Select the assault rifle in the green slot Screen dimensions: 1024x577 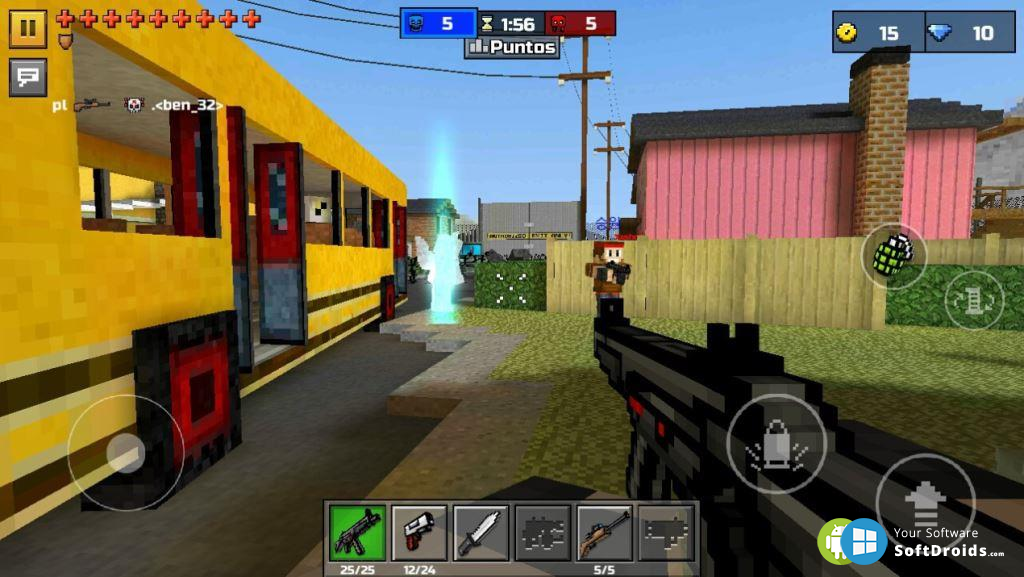(x=357, y=532)
